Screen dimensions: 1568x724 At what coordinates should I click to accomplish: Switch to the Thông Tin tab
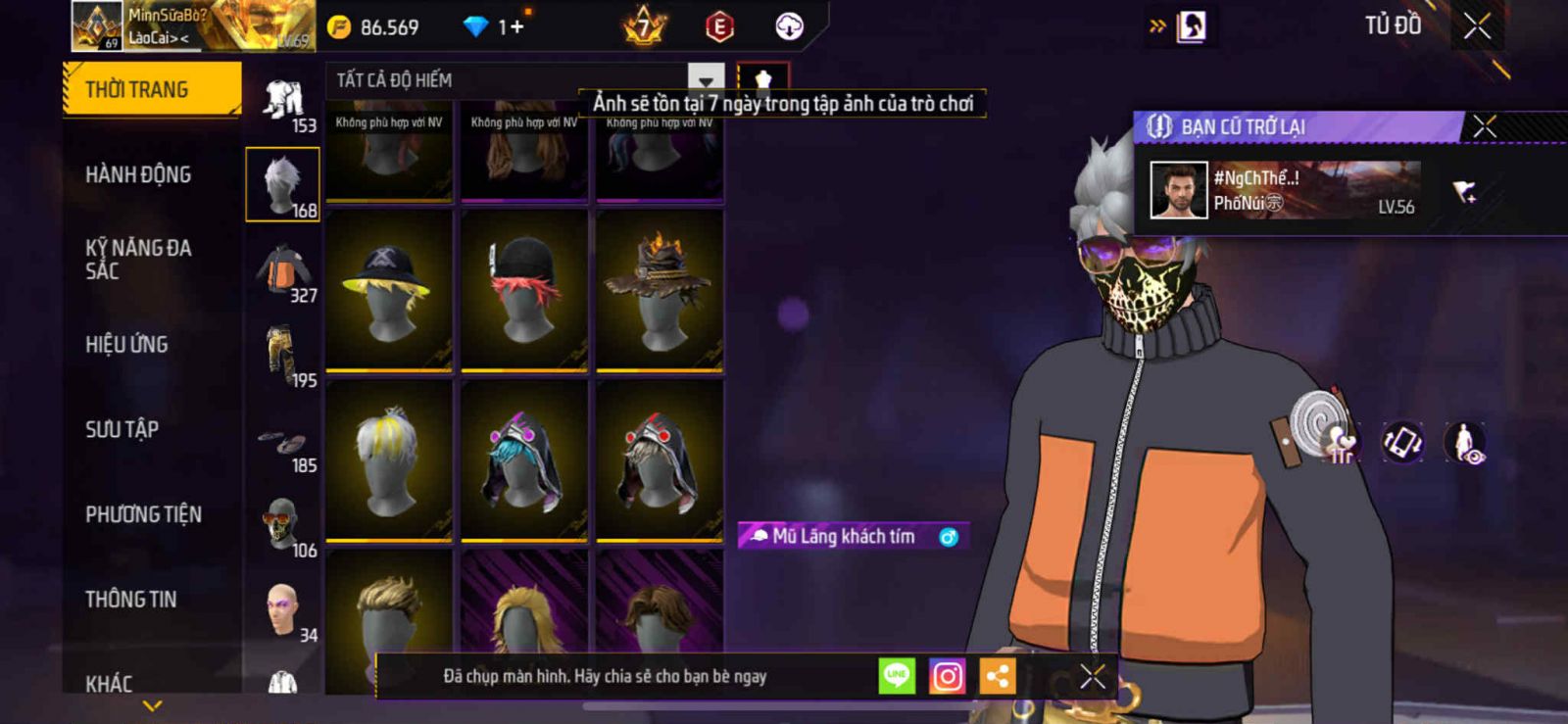click(131, 600)
